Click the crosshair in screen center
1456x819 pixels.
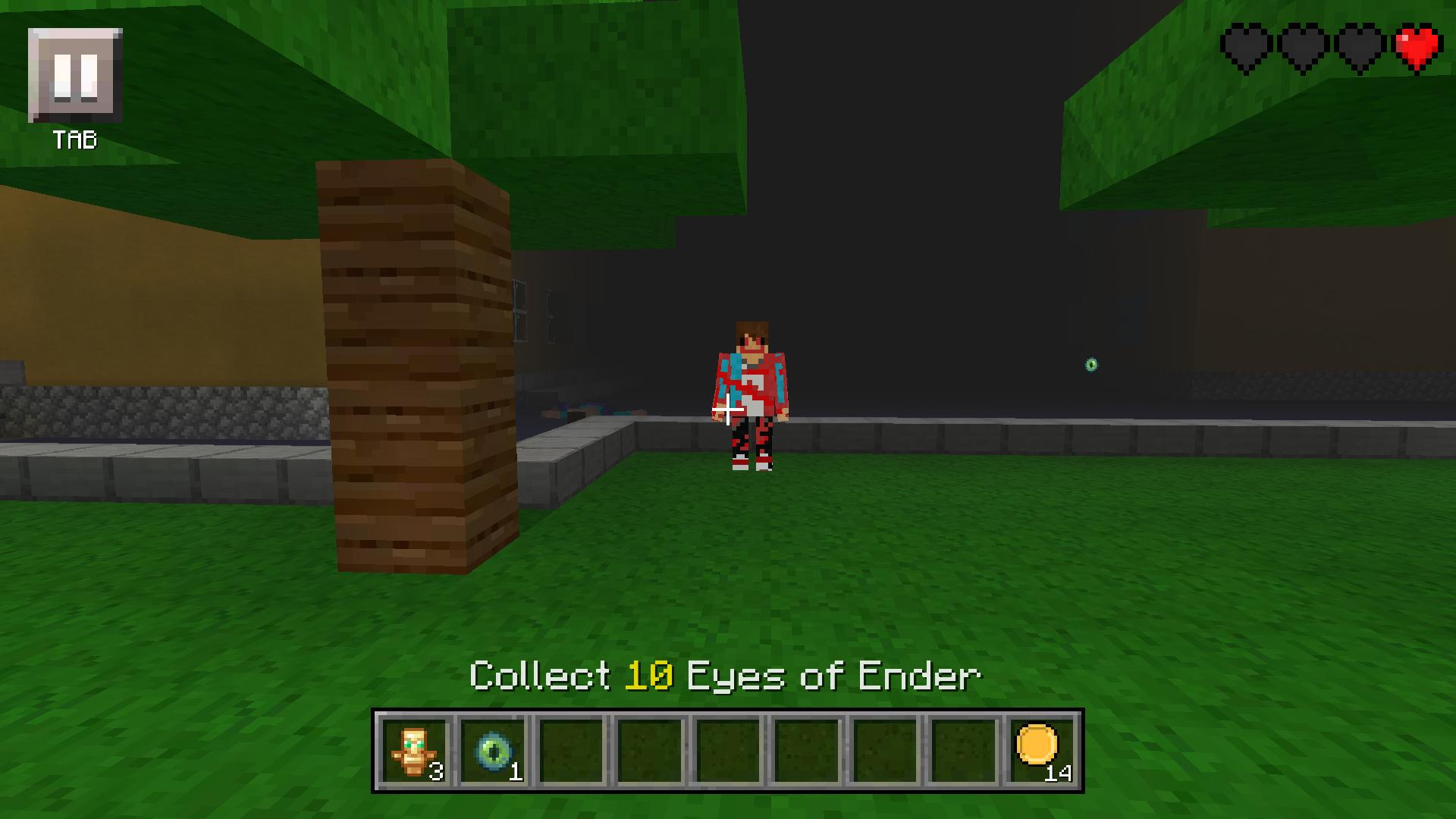(x=726, y=409)
